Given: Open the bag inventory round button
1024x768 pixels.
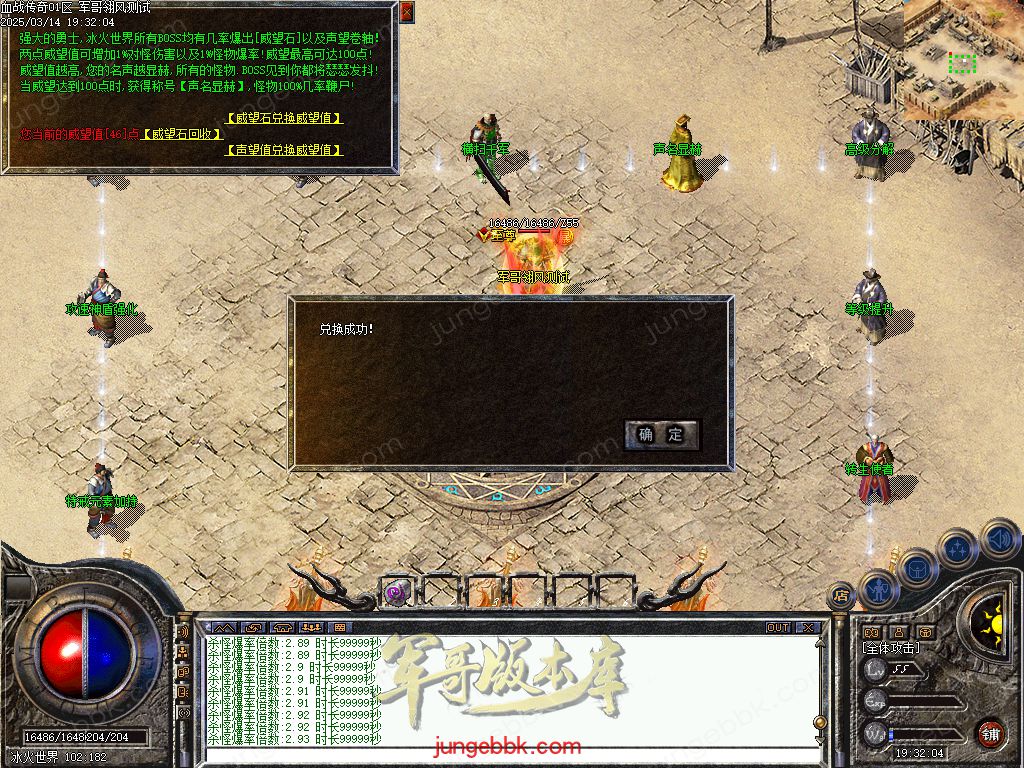Looking at the screenshot, I should point(917,569).
